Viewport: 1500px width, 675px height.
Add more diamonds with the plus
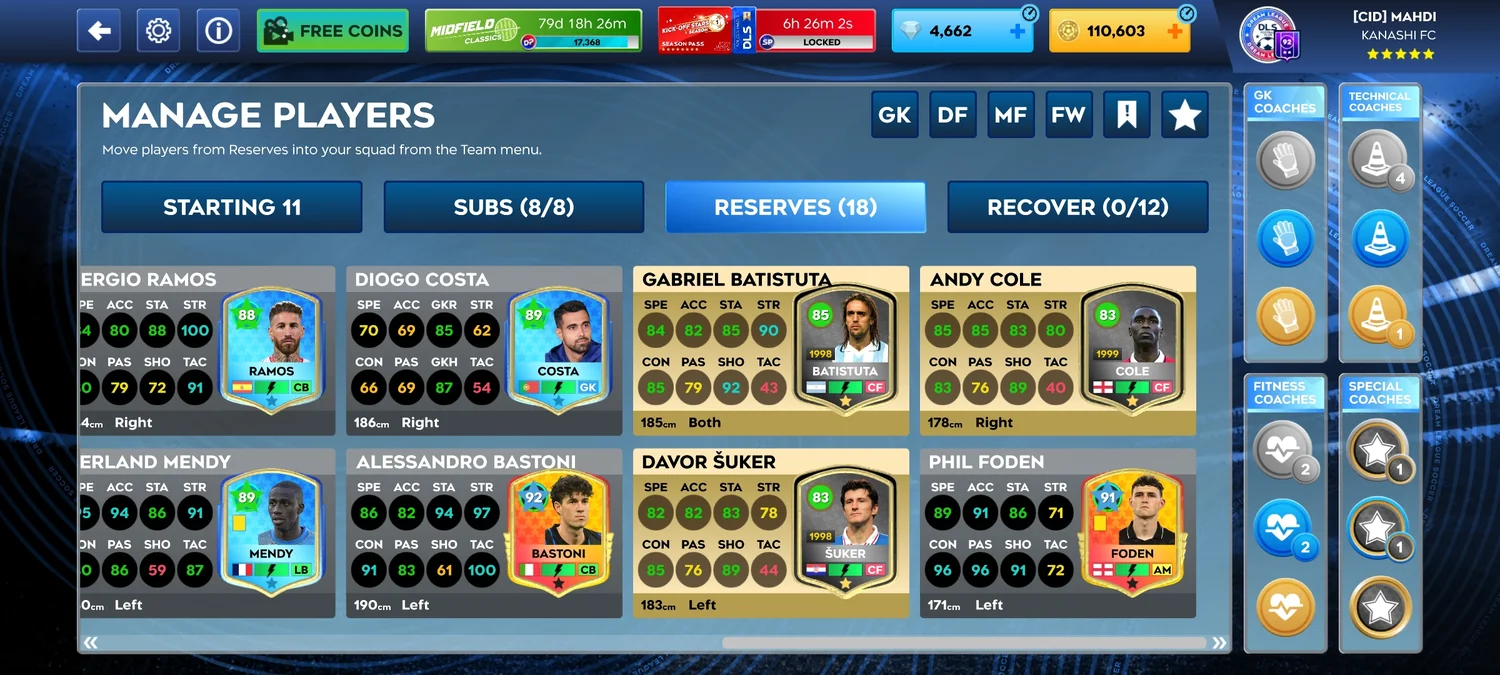tap(1017, 31)
